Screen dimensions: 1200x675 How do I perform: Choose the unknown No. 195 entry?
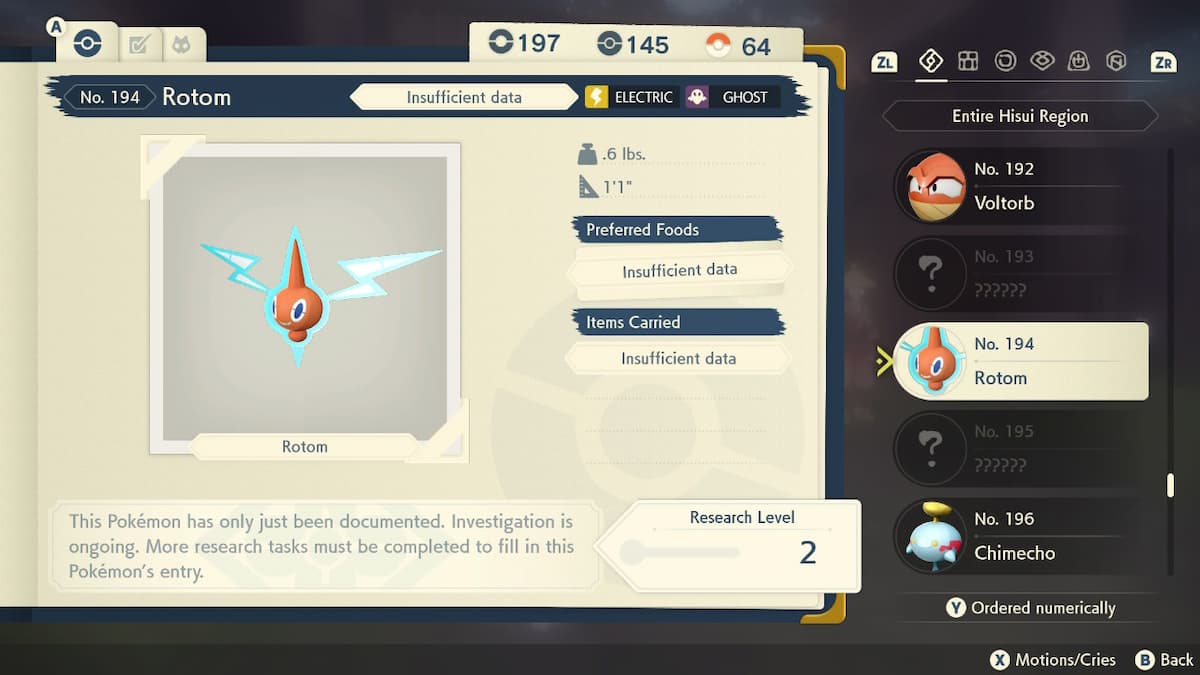1019,449
